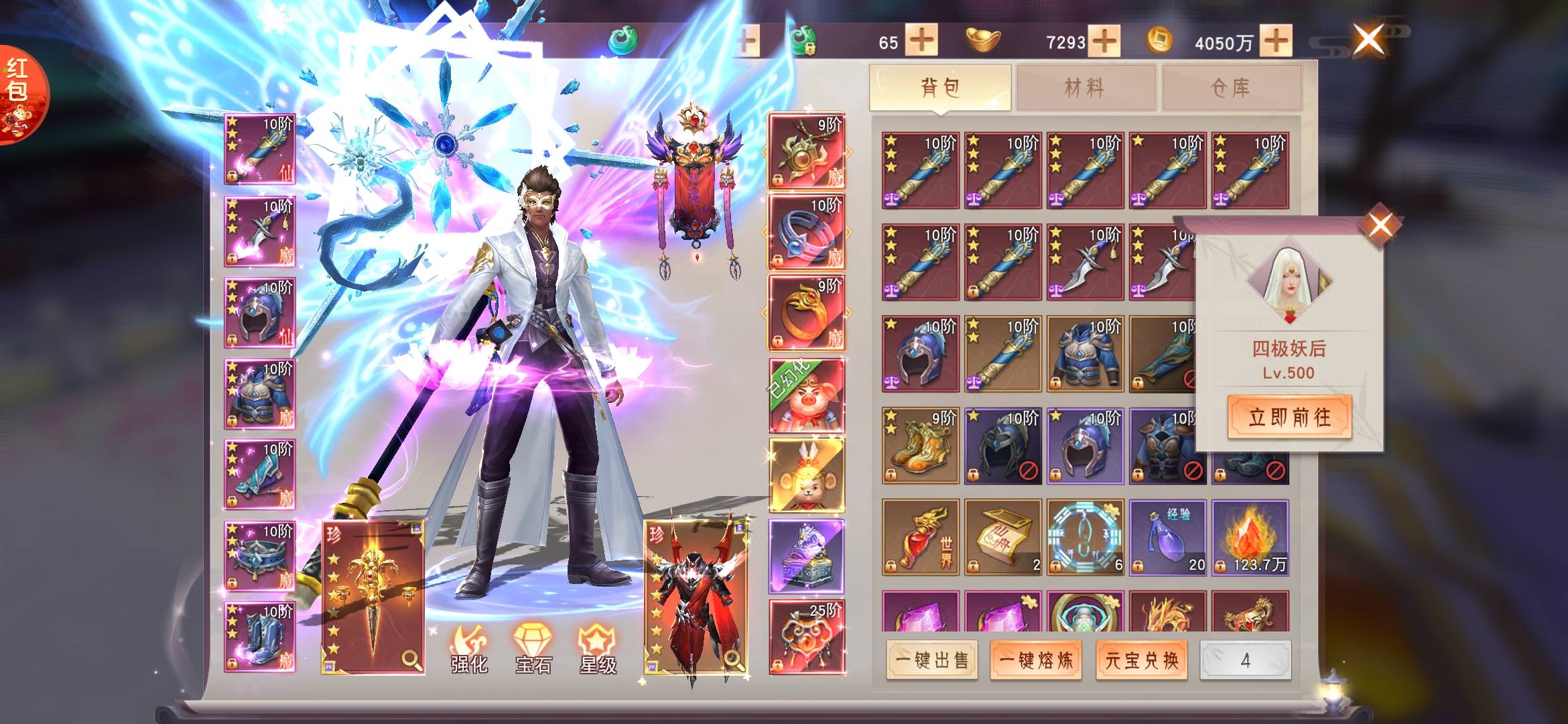Select the experience potion with count 20
Image resolution: width=1568 pixels, height=724 pixels.
pyautogui.click(x=1167, y=538)
